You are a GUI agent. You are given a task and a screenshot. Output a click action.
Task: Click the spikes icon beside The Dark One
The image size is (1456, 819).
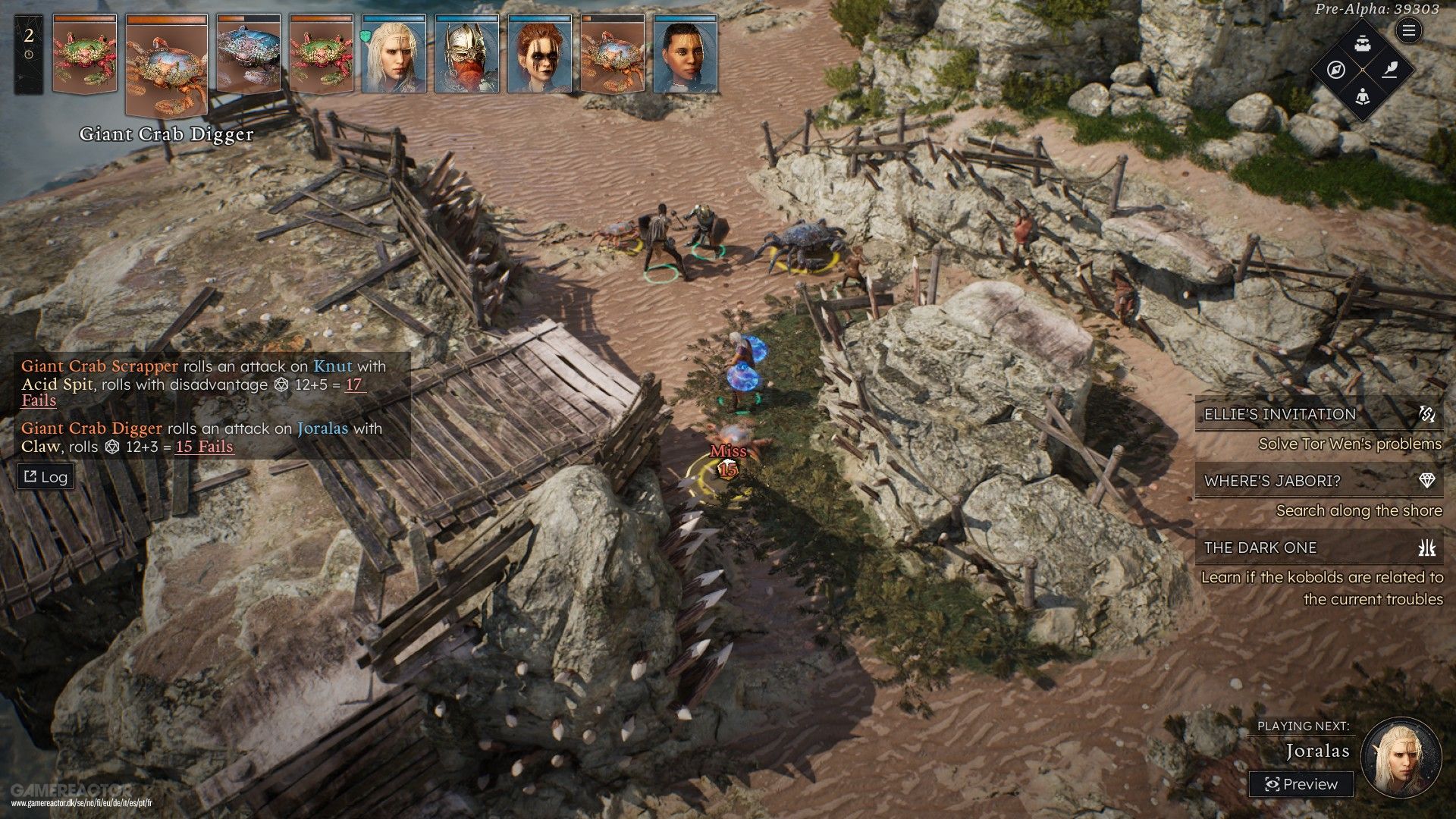(1426, 547)
